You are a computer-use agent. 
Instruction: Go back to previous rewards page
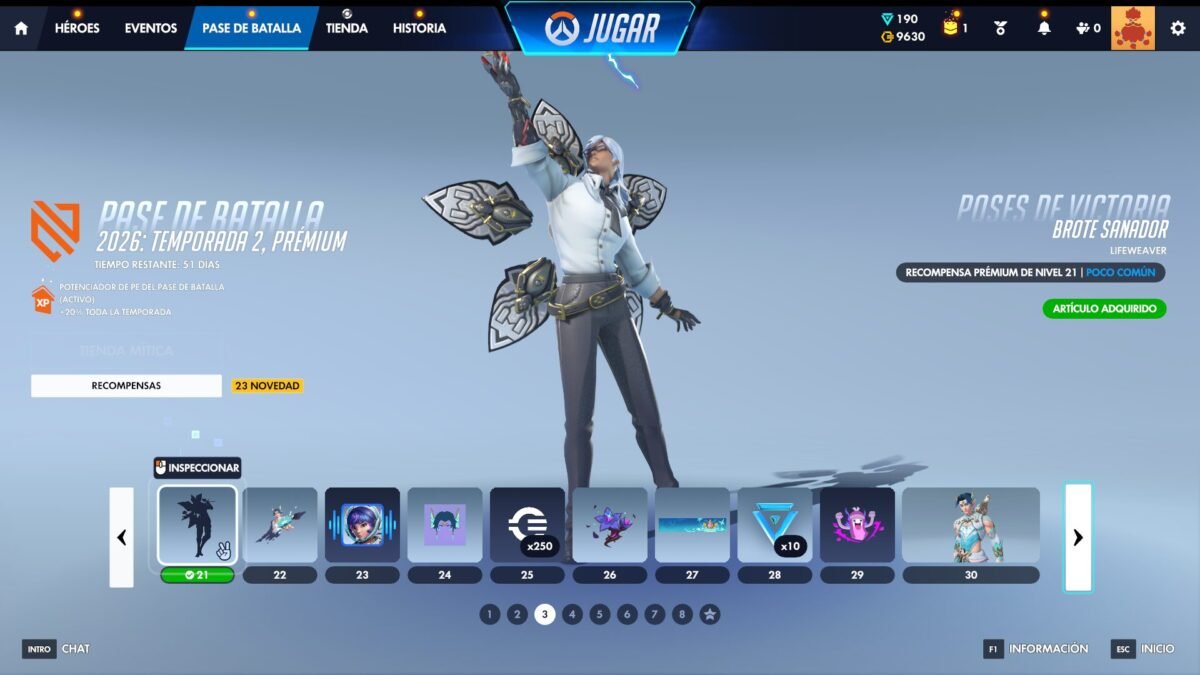(121, 537)
